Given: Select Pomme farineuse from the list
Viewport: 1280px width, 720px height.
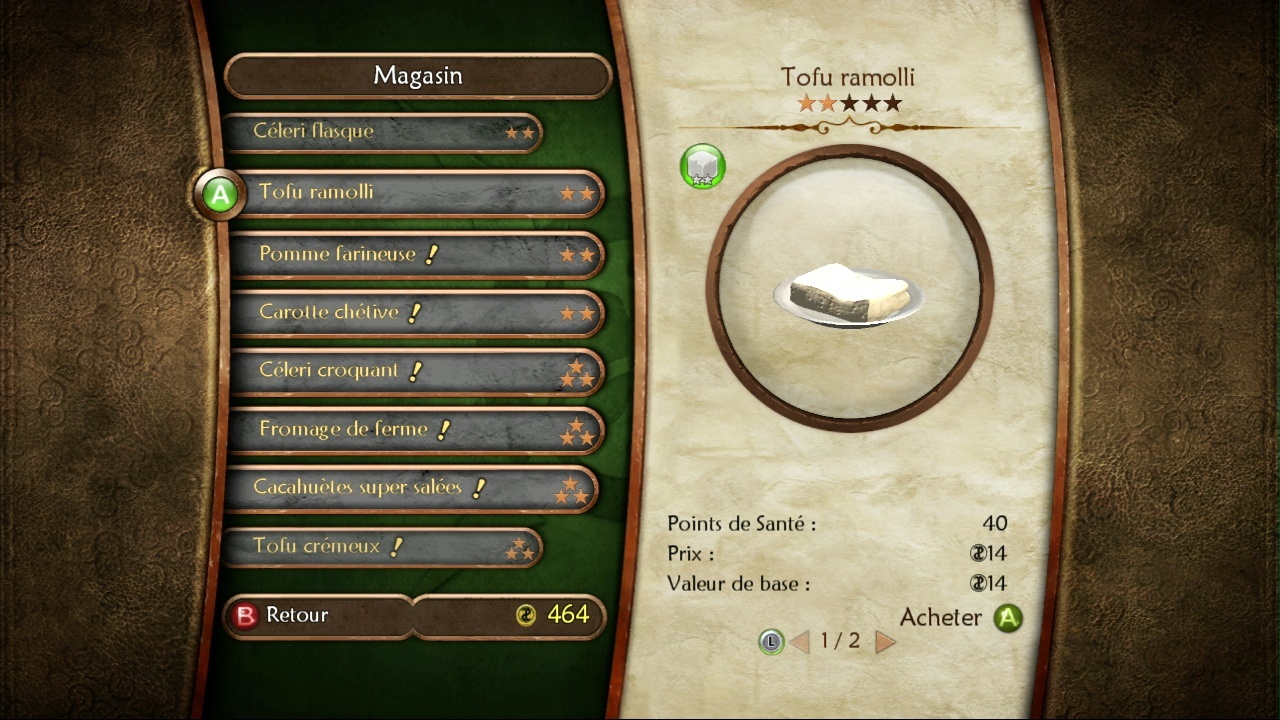Looking at the screenshot, I should (416, 254).
